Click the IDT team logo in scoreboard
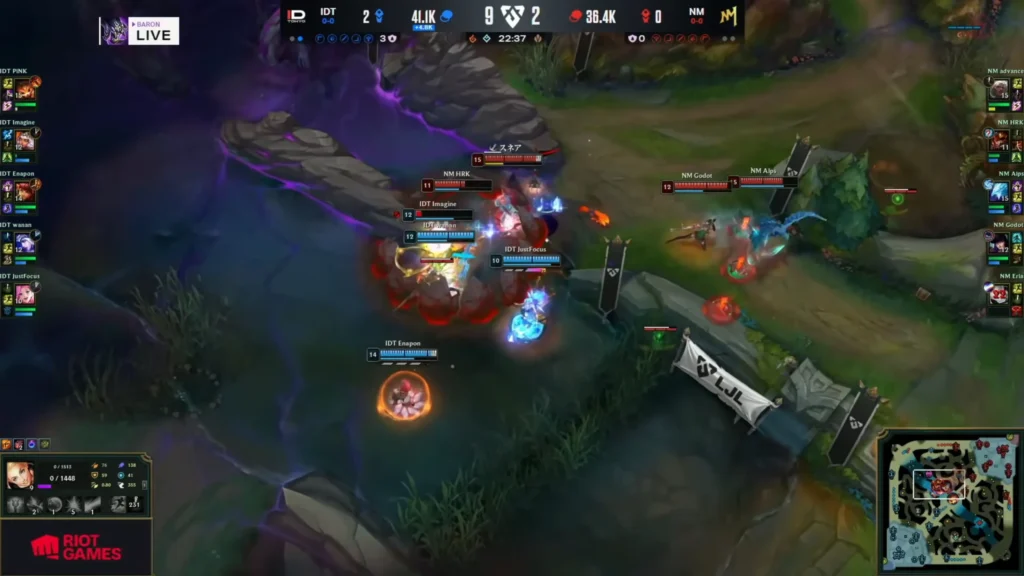This screenshot has width=1024, height=576. [x=296, y=16]
